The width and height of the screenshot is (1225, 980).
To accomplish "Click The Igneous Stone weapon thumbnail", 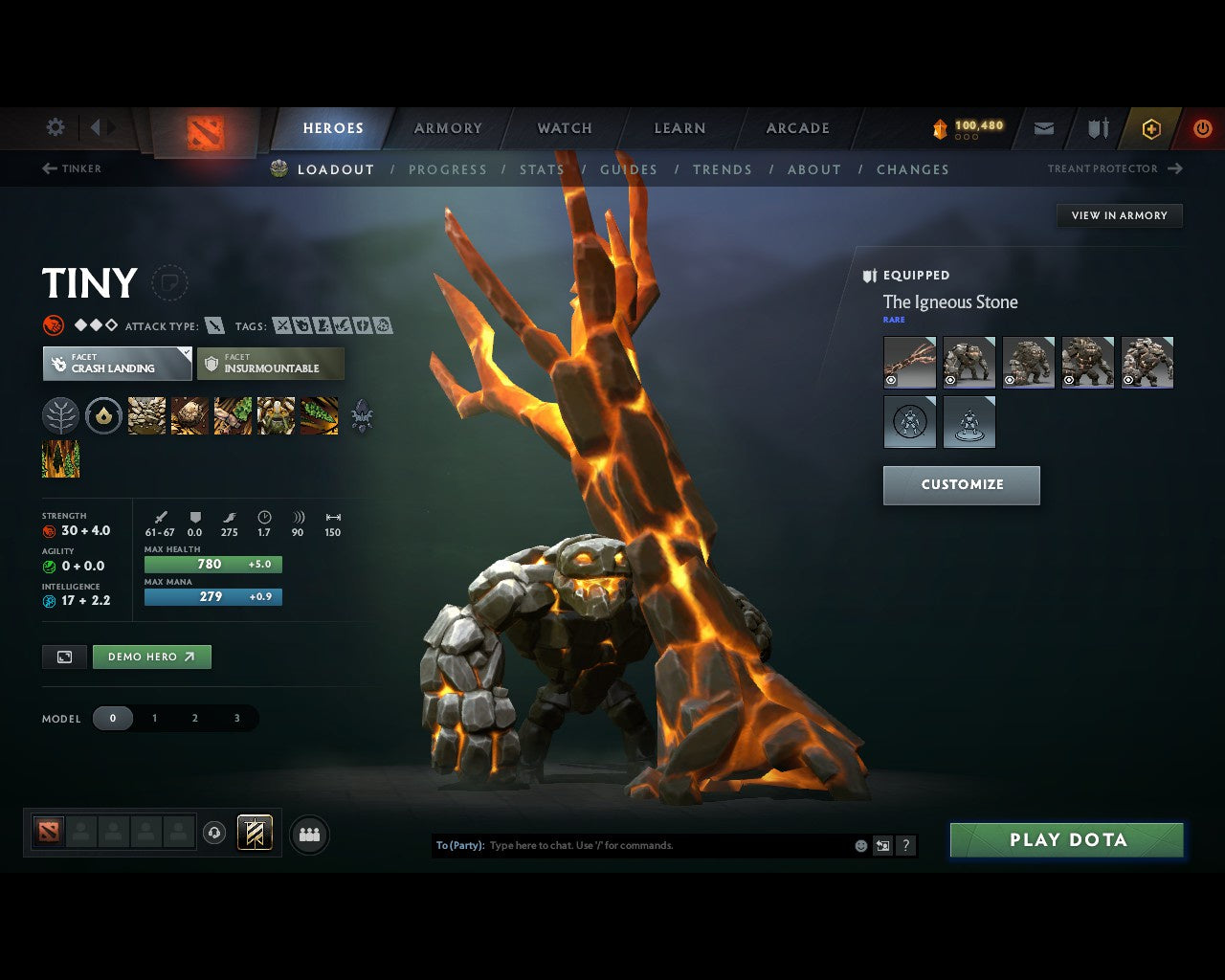I will 908,362.
